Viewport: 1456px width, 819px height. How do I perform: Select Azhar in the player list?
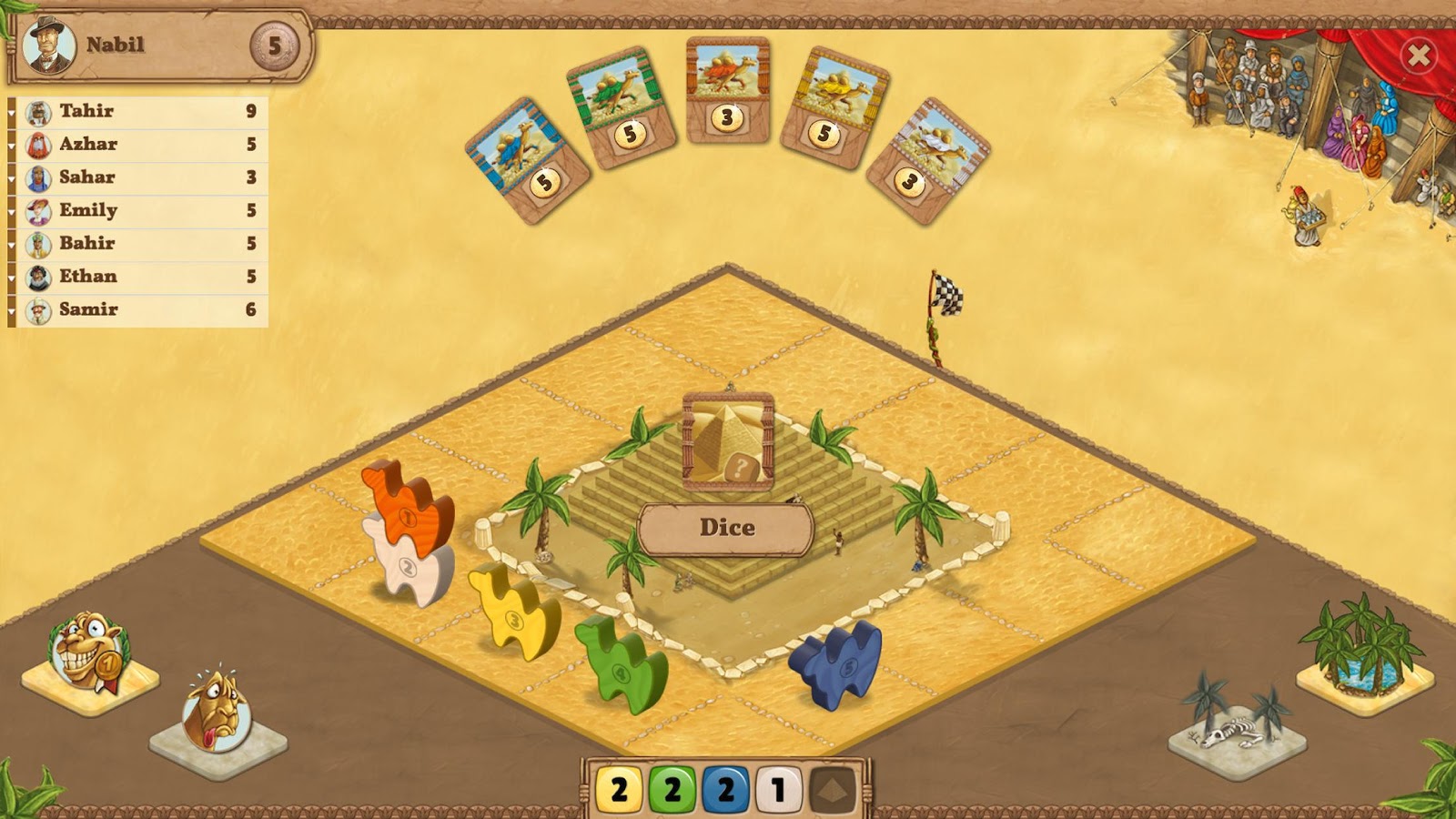[138, 144]
